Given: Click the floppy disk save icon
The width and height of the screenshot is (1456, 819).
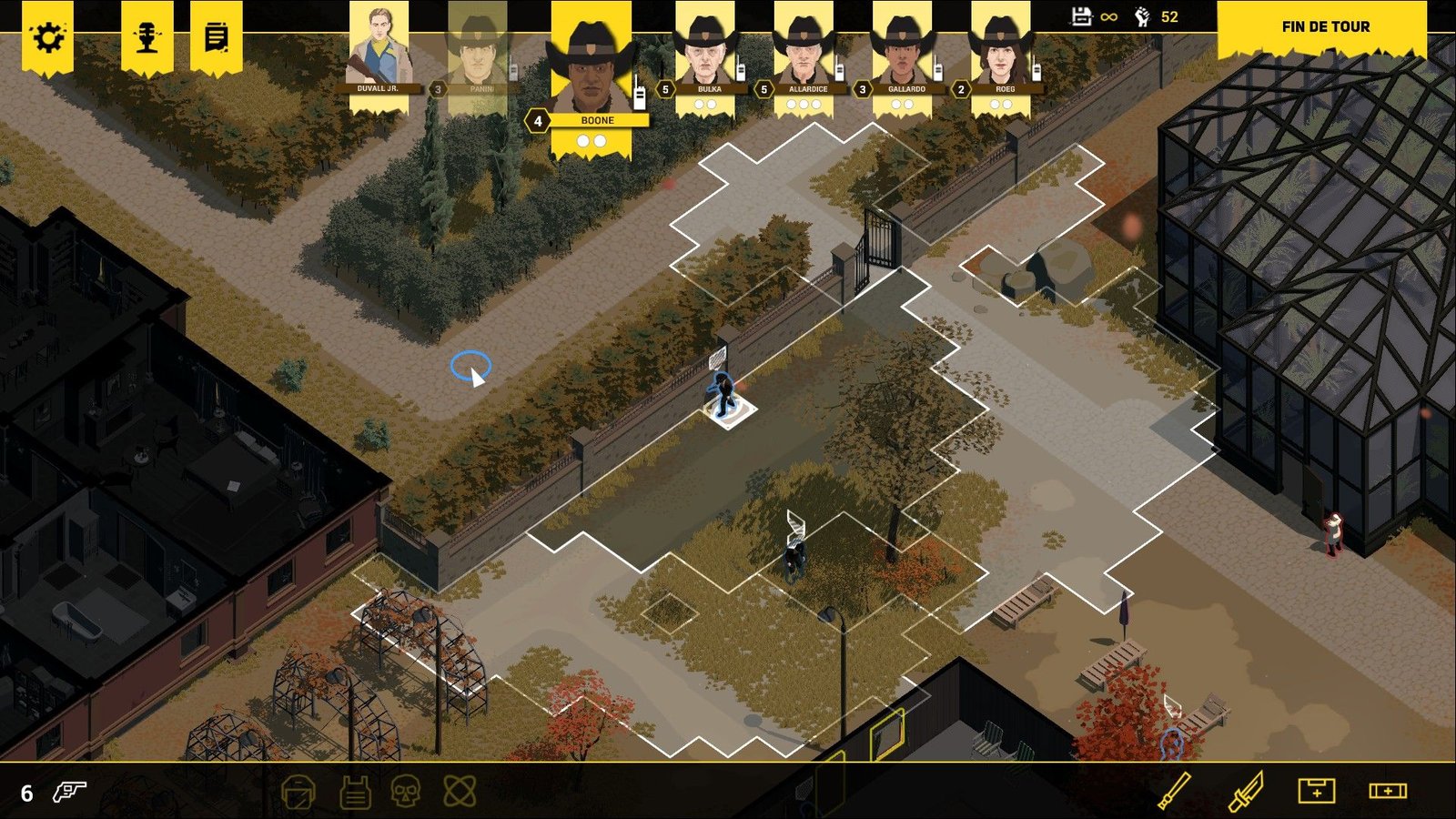Looking at the screenshot, I should (1080, 16).
